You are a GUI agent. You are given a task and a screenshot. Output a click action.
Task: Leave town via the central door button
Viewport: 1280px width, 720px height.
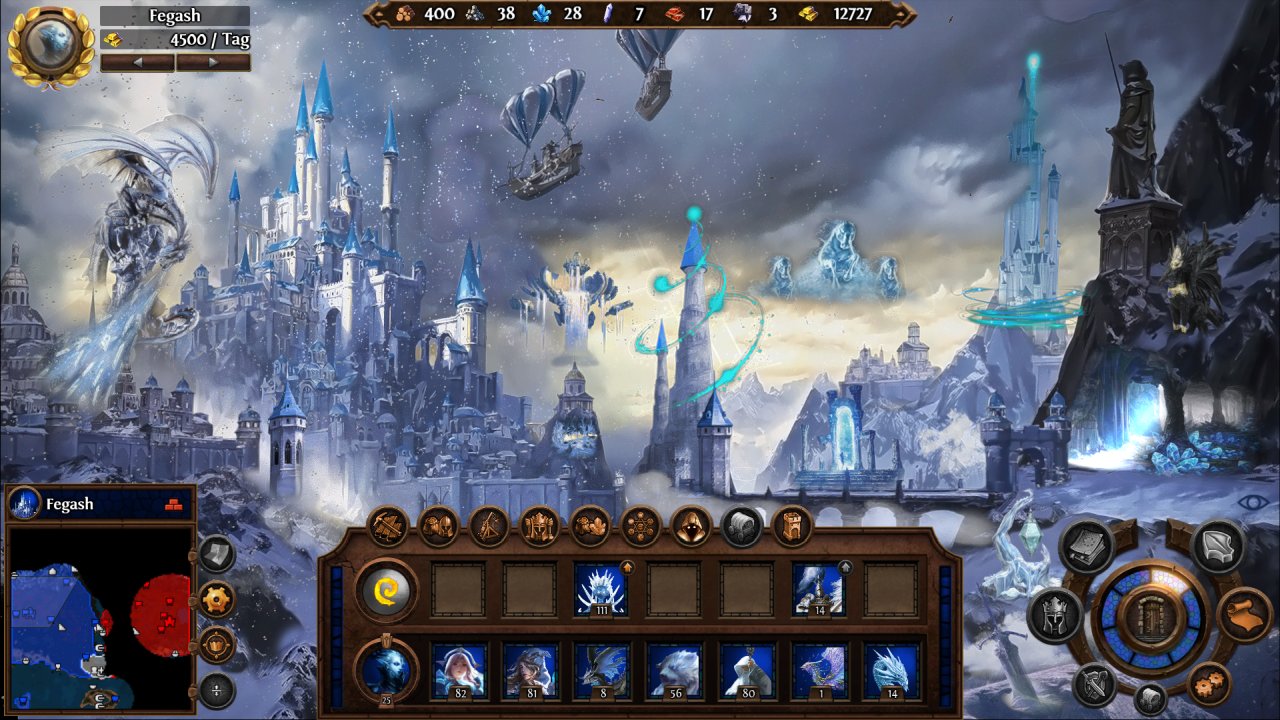(1148, 616)
